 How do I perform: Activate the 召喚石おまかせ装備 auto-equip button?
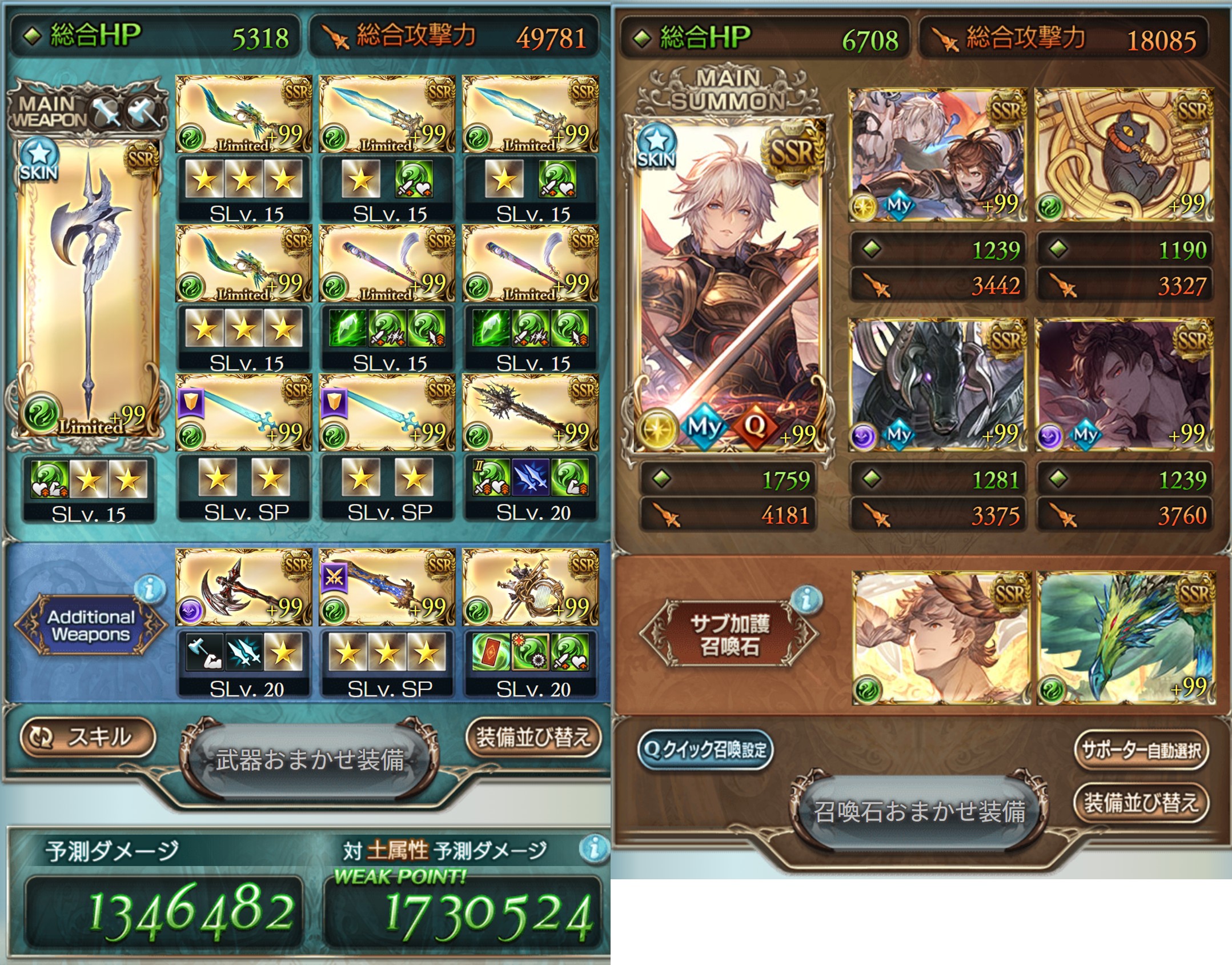(x=919, y=811)
